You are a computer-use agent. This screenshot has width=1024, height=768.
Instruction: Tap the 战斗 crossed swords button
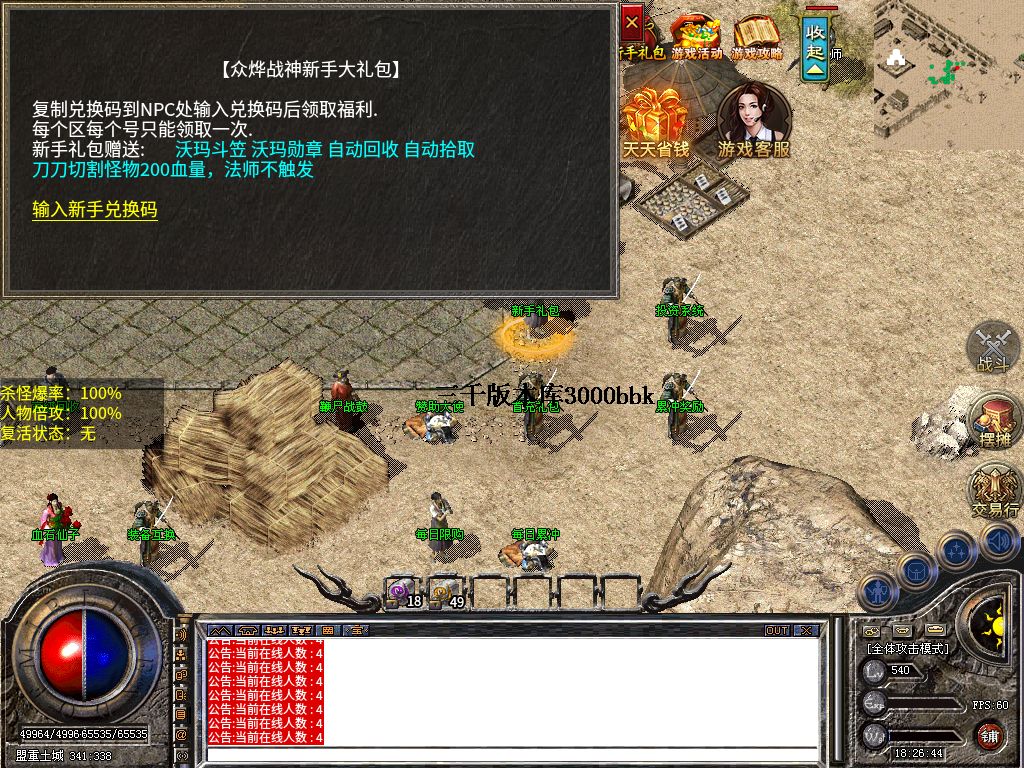tap(993, 348)
